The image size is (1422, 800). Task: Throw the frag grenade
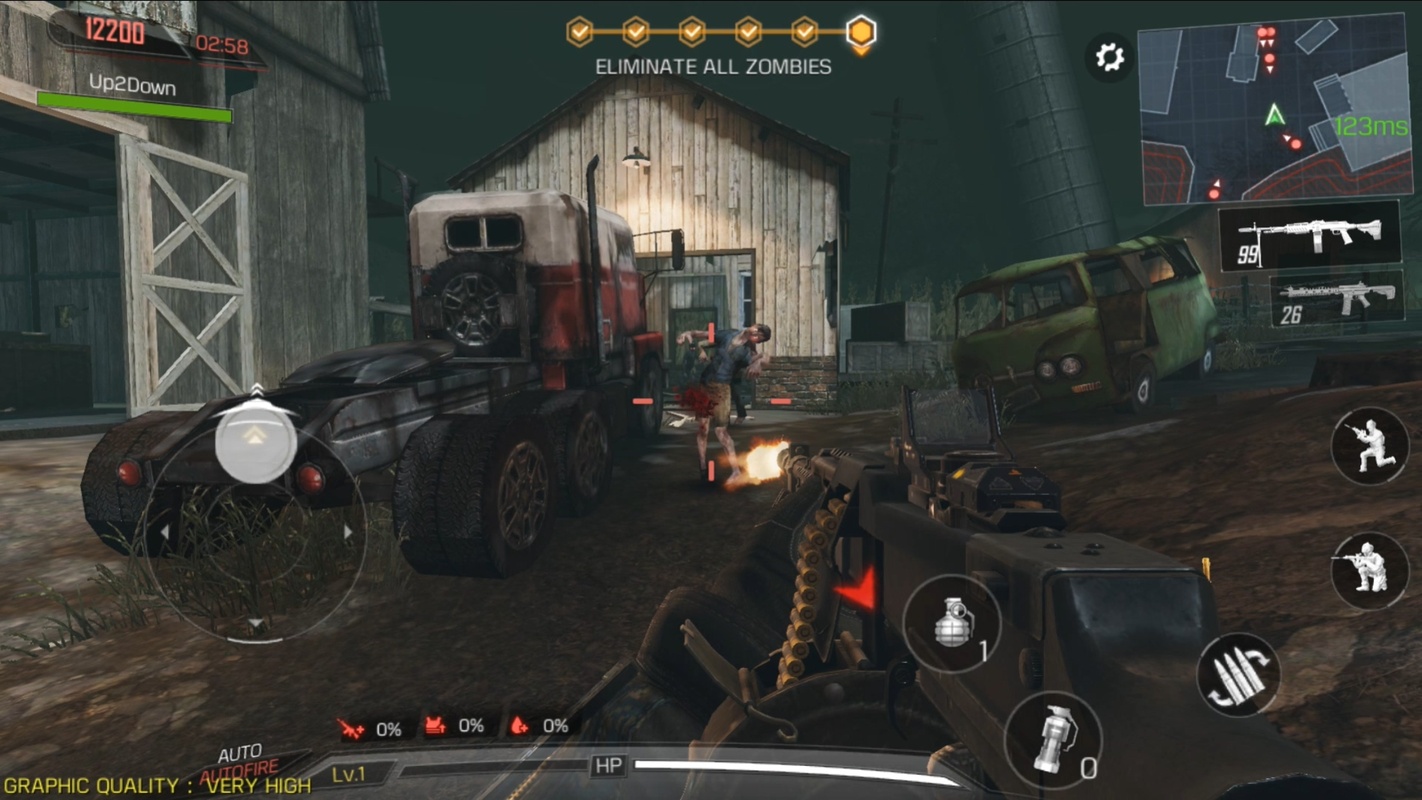953,623
